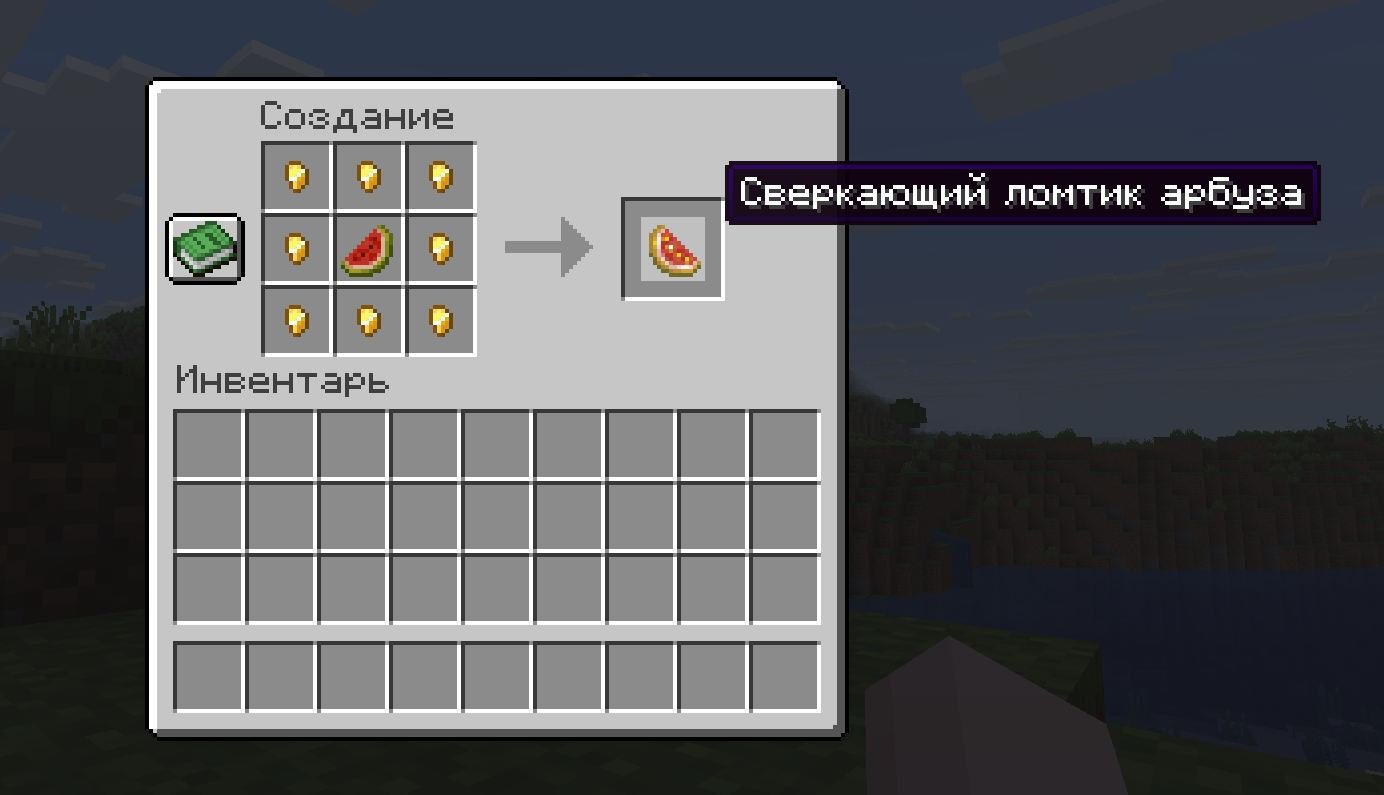Screen dimensions: 1384x795
Task: Click the crafting arrow pointing to the result
Action: [x=548, y=248]
